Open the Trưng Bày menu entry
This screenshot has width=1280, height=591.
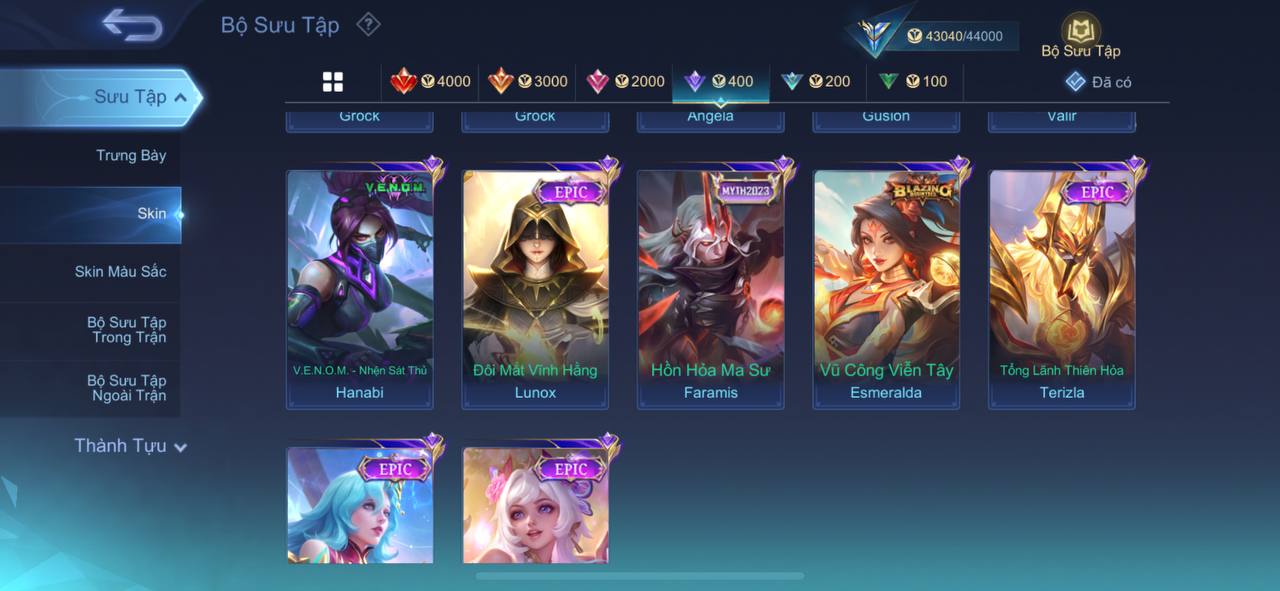coord(131,155)
